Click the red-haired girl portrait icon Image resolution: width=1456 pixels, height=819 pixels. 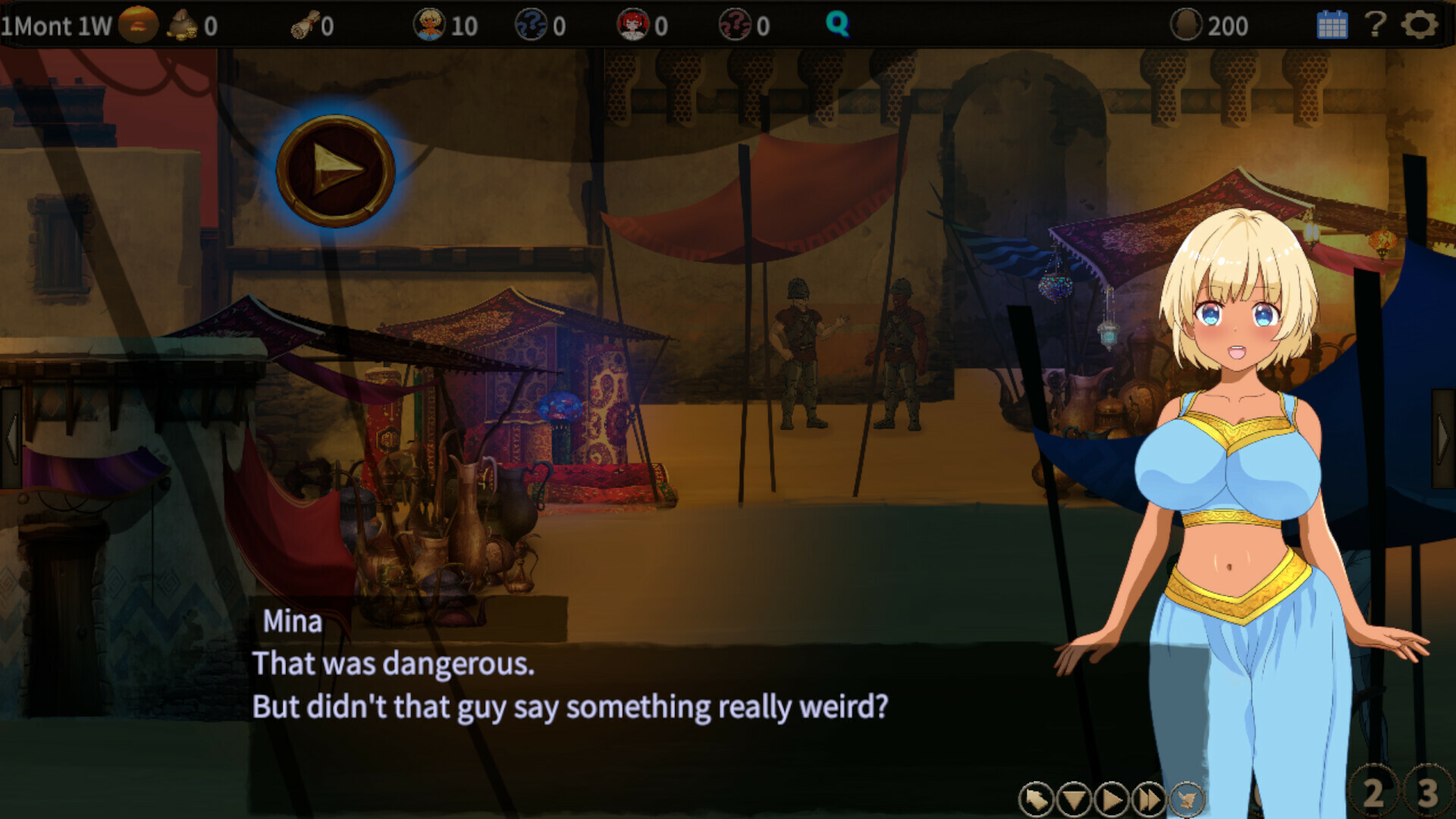point(632,25)
